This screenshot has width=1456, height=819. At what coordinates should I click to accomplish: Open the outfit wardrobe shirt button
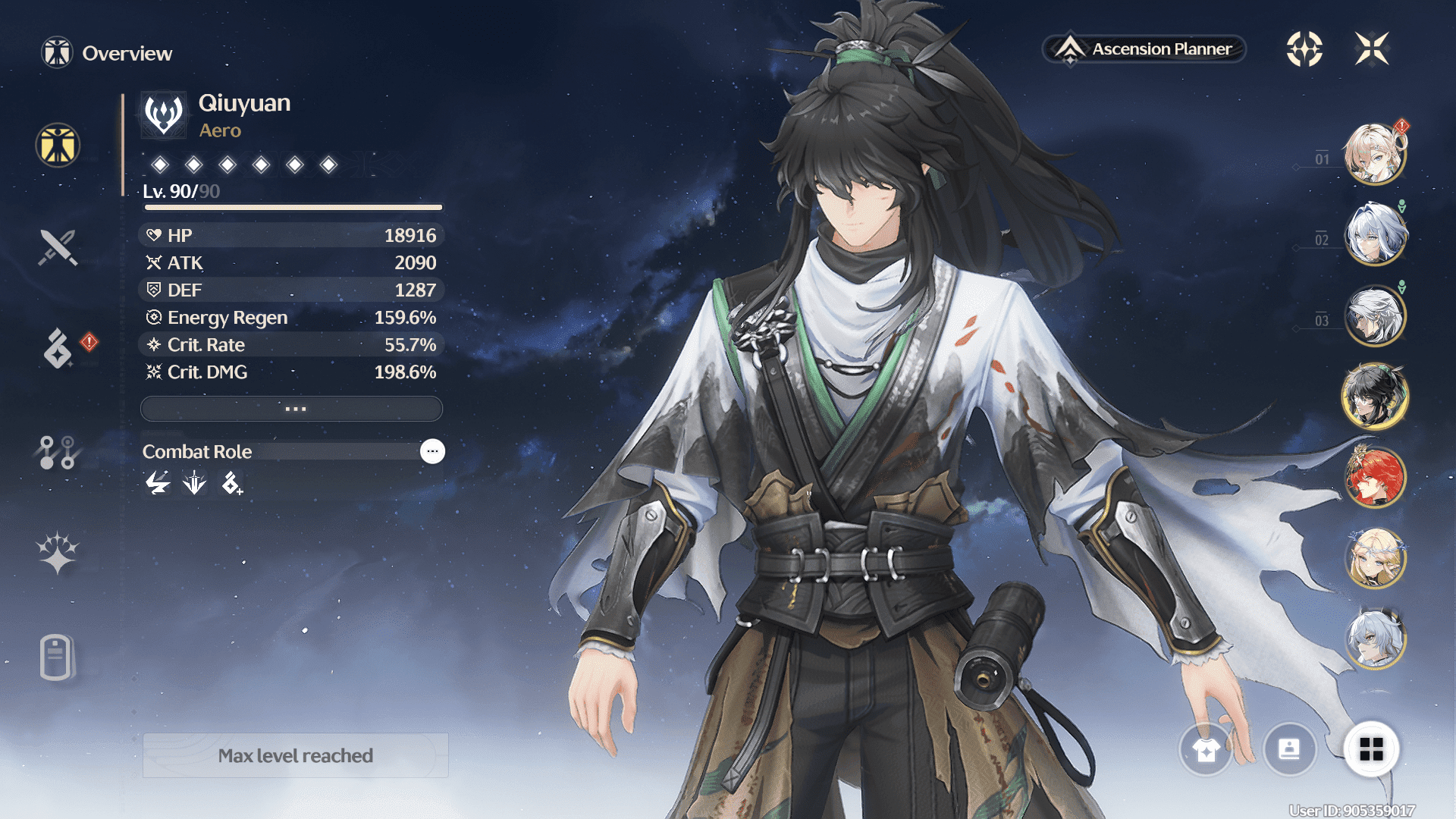(x=1206, y=750)
